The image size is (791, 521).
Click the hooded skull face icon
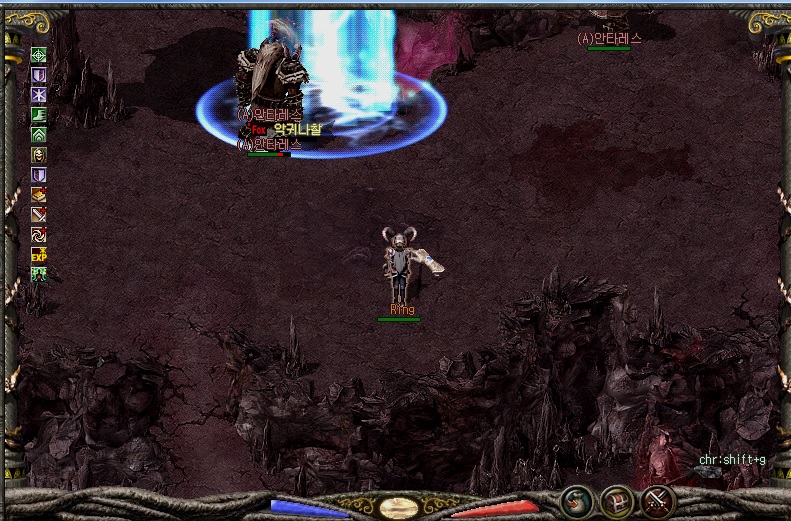click(39, 154)
